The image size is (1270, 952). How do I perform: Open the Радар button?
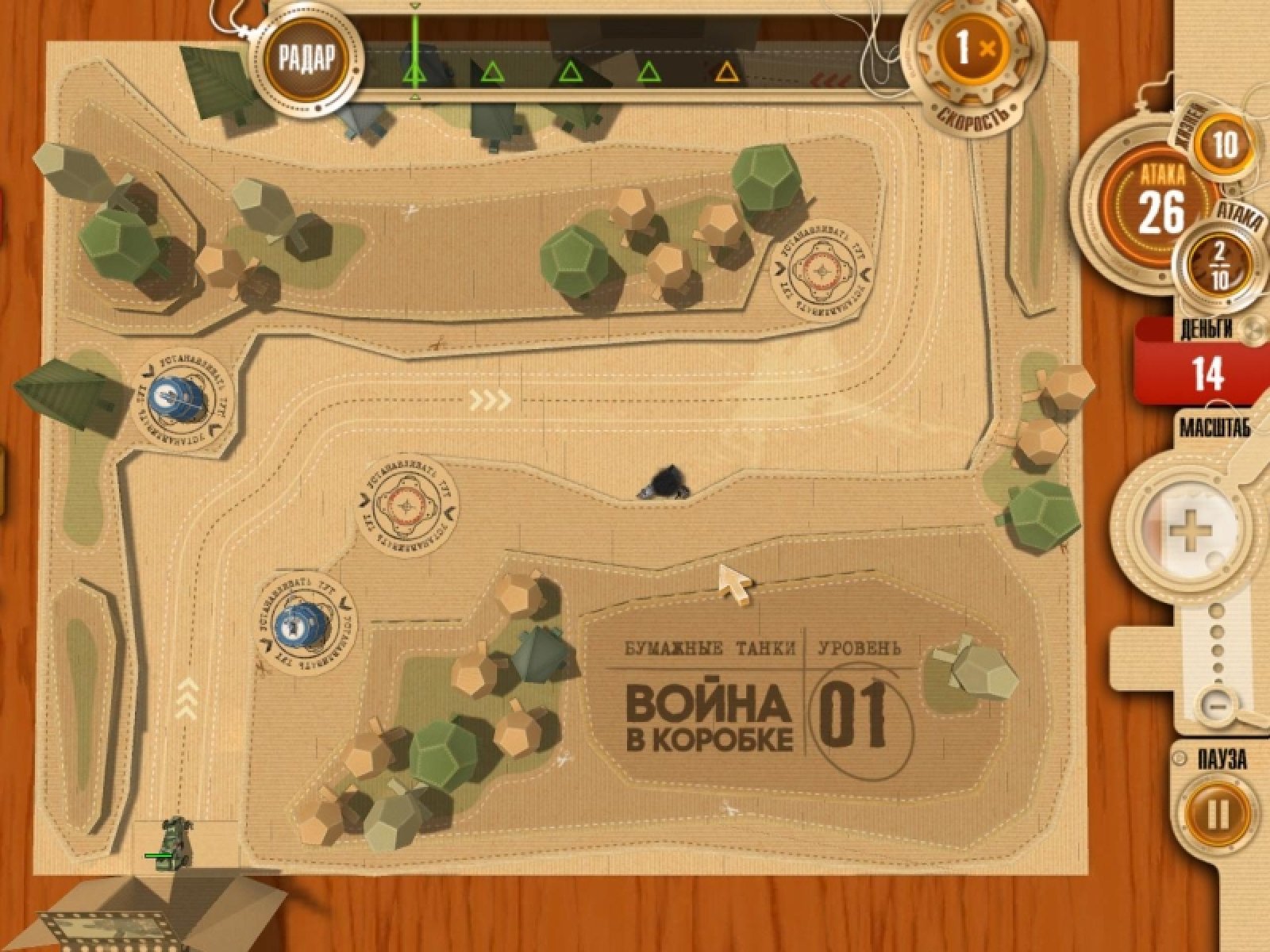point(307,57)
